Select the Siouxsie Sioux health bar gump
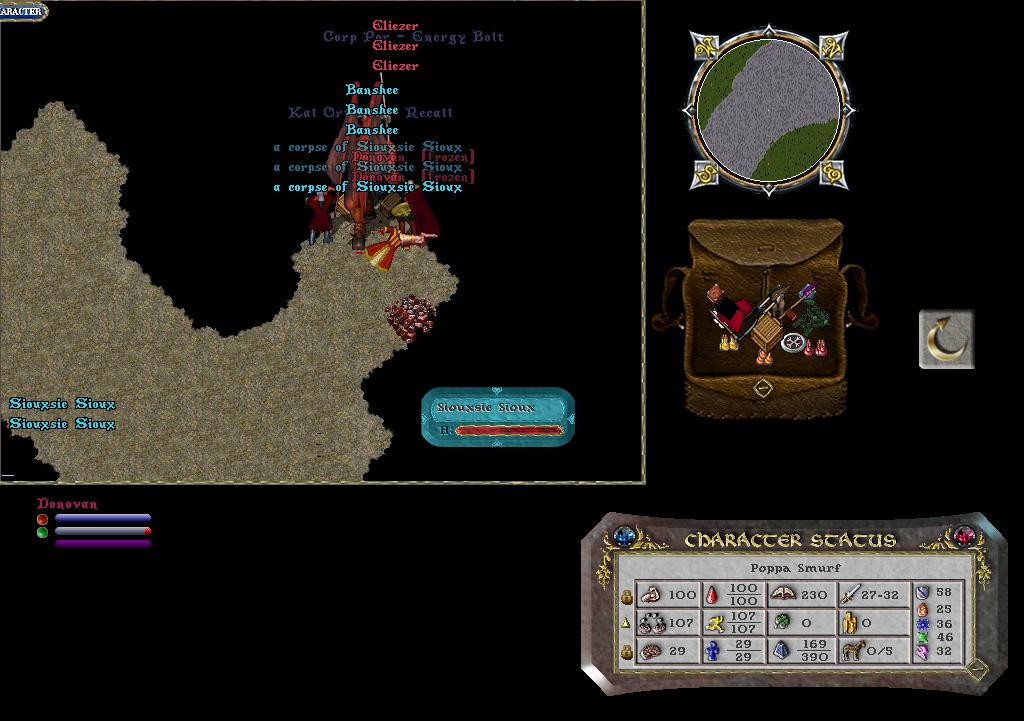Image resolution: width=1024 pixels, height=721 pixels. pos(498,417)
